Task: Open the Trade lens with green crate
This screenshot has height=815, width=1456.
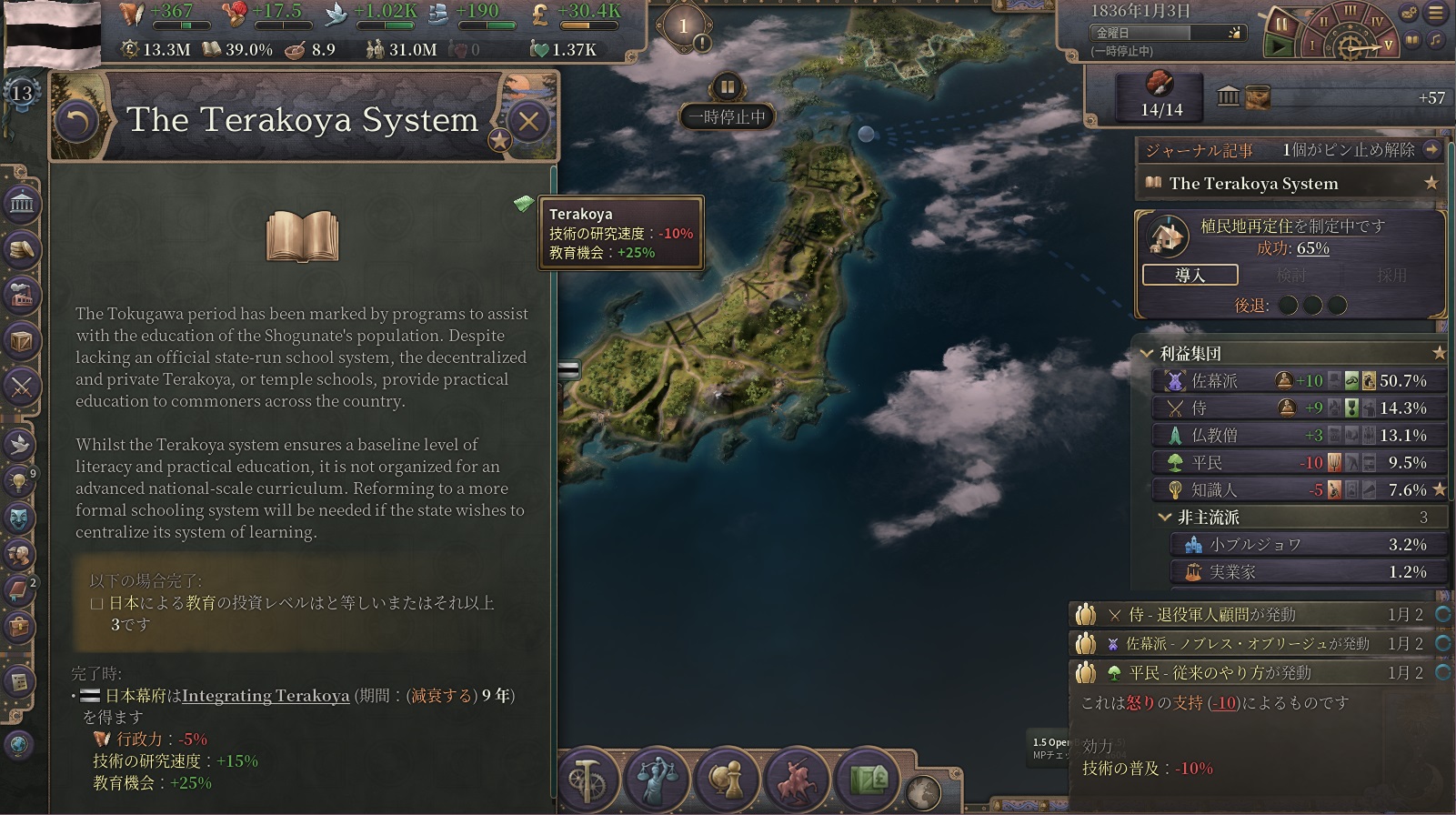Action: (x=866, y=780)
